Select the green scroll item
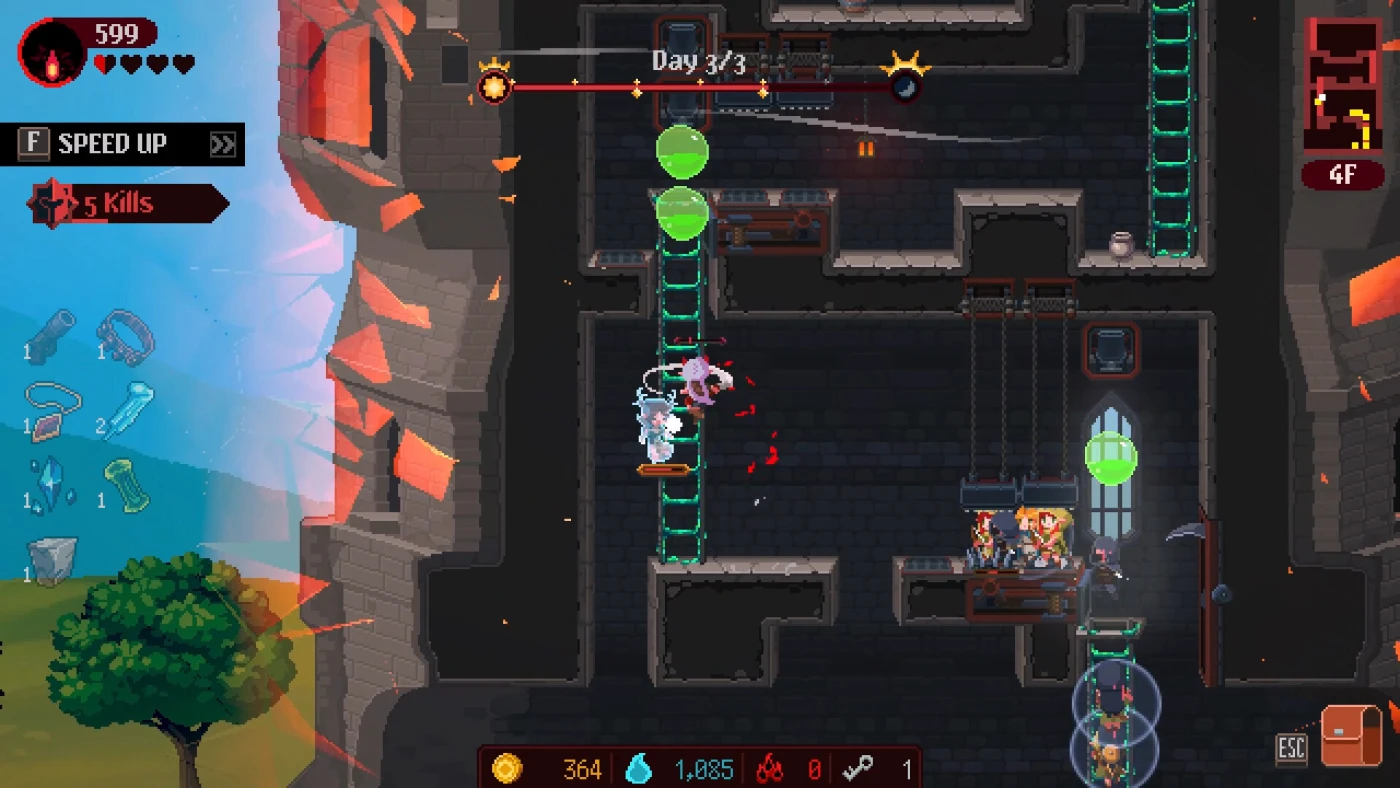1400x788 pixels. [127, 484]
